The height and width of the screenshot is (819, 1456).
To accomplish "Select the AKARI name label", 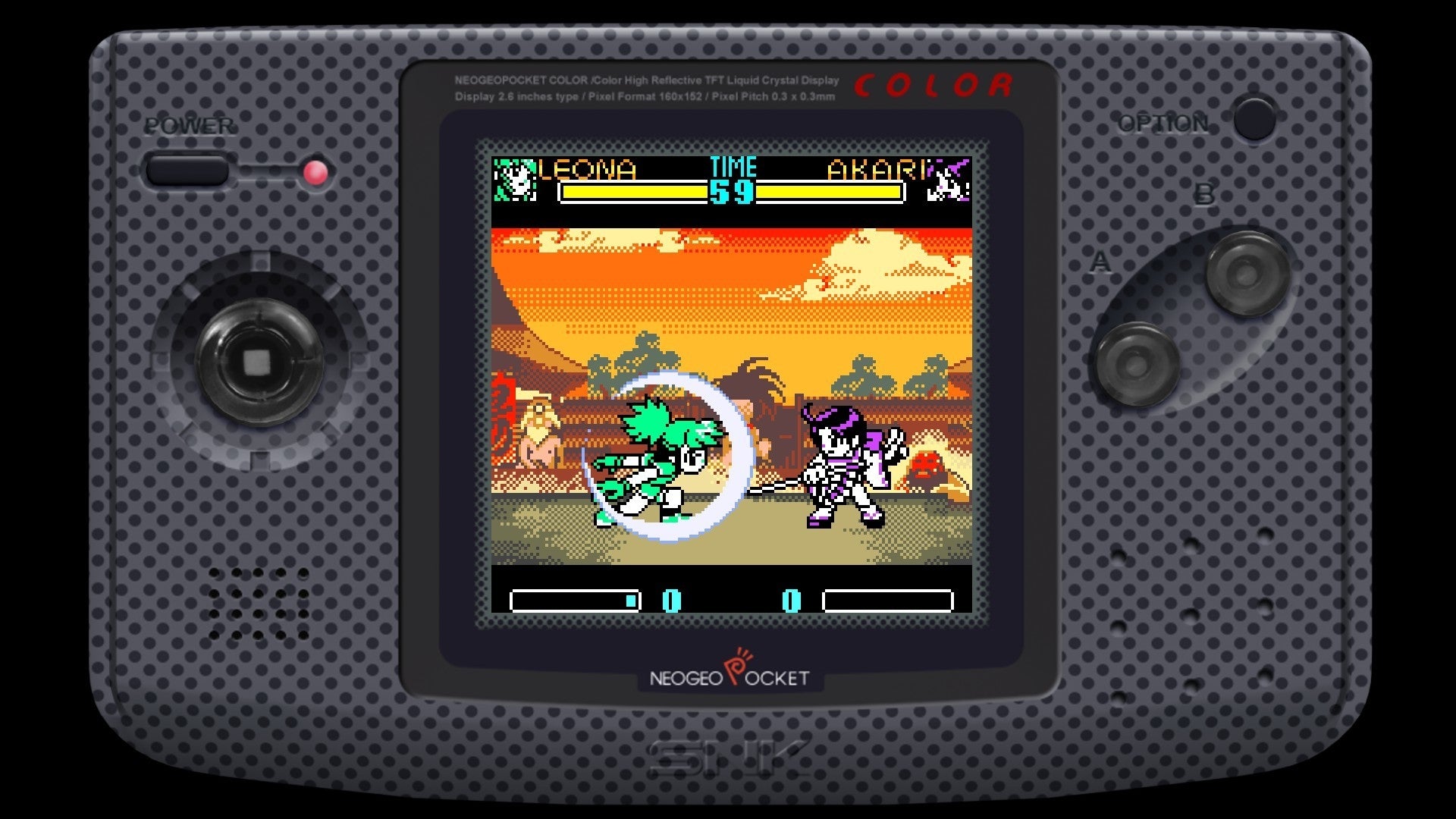I will pyautogui.click(x=877, y=170).
